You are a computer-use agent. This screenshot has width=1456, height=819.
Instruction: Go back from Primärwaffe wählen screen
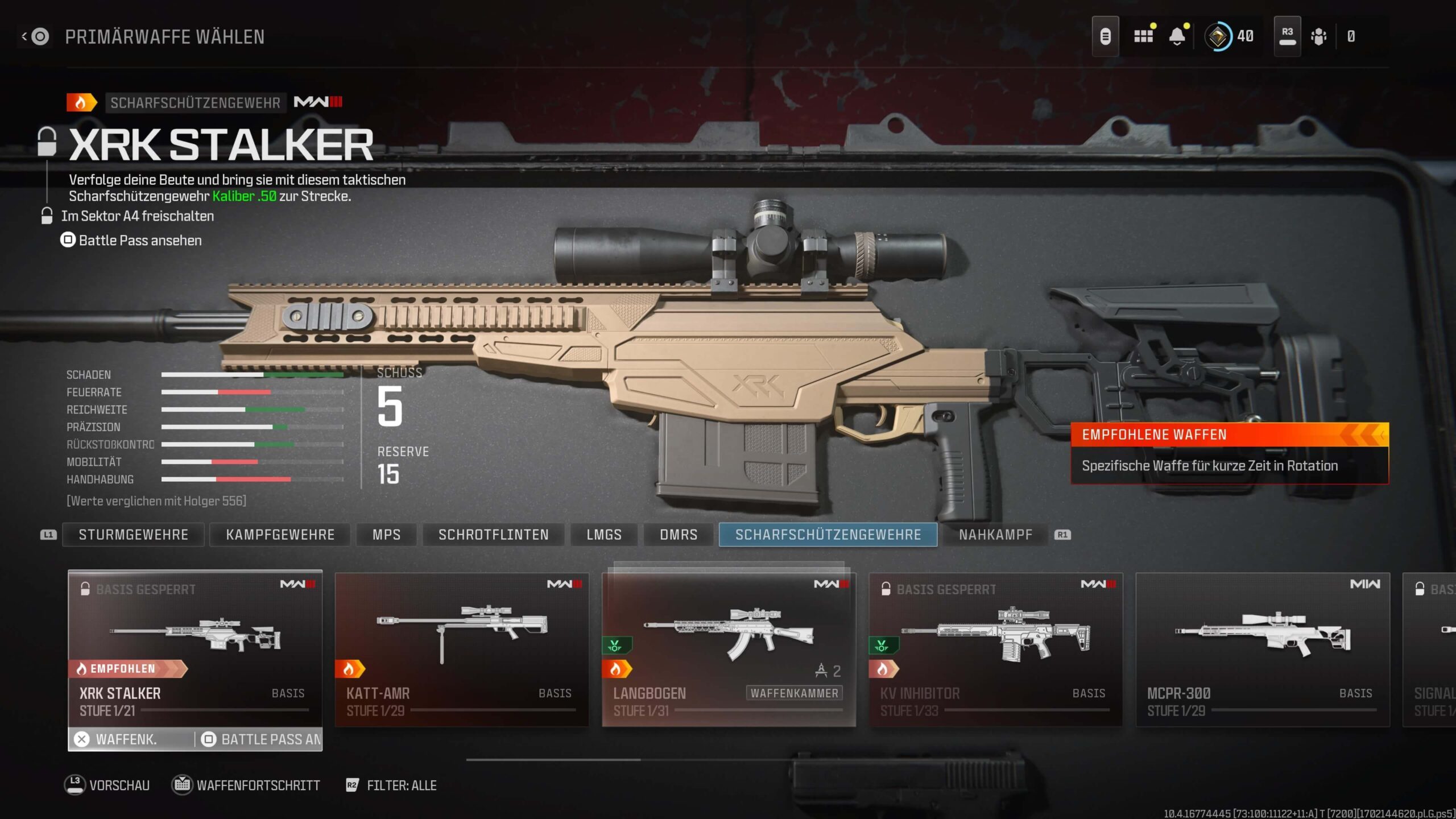[x=35, y=37]
